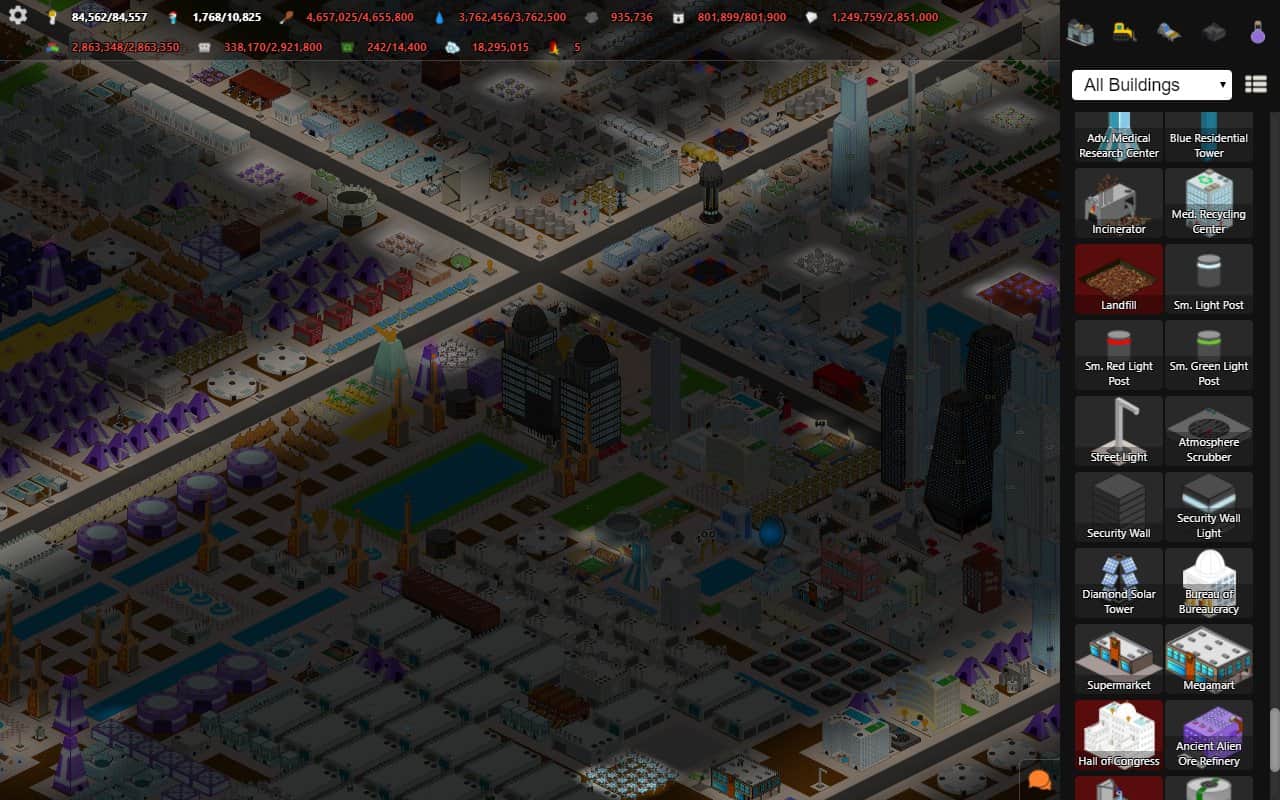The image size is (1280, 800).
Task: Pick the Med. Recycling Center
Action: [1208, 202]
